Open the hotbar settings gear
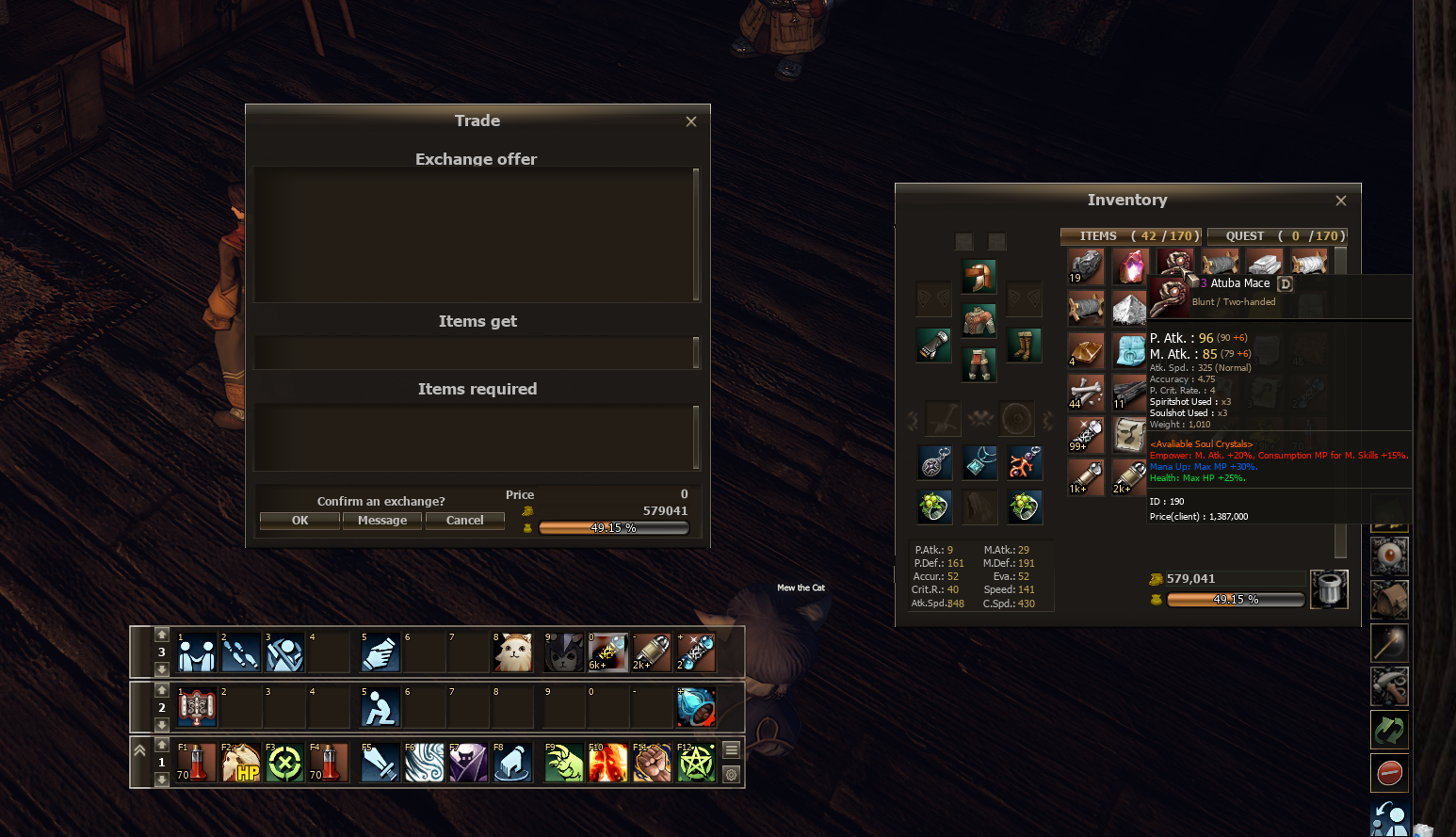The image size is (1456, 837). [x=732, y=775]
